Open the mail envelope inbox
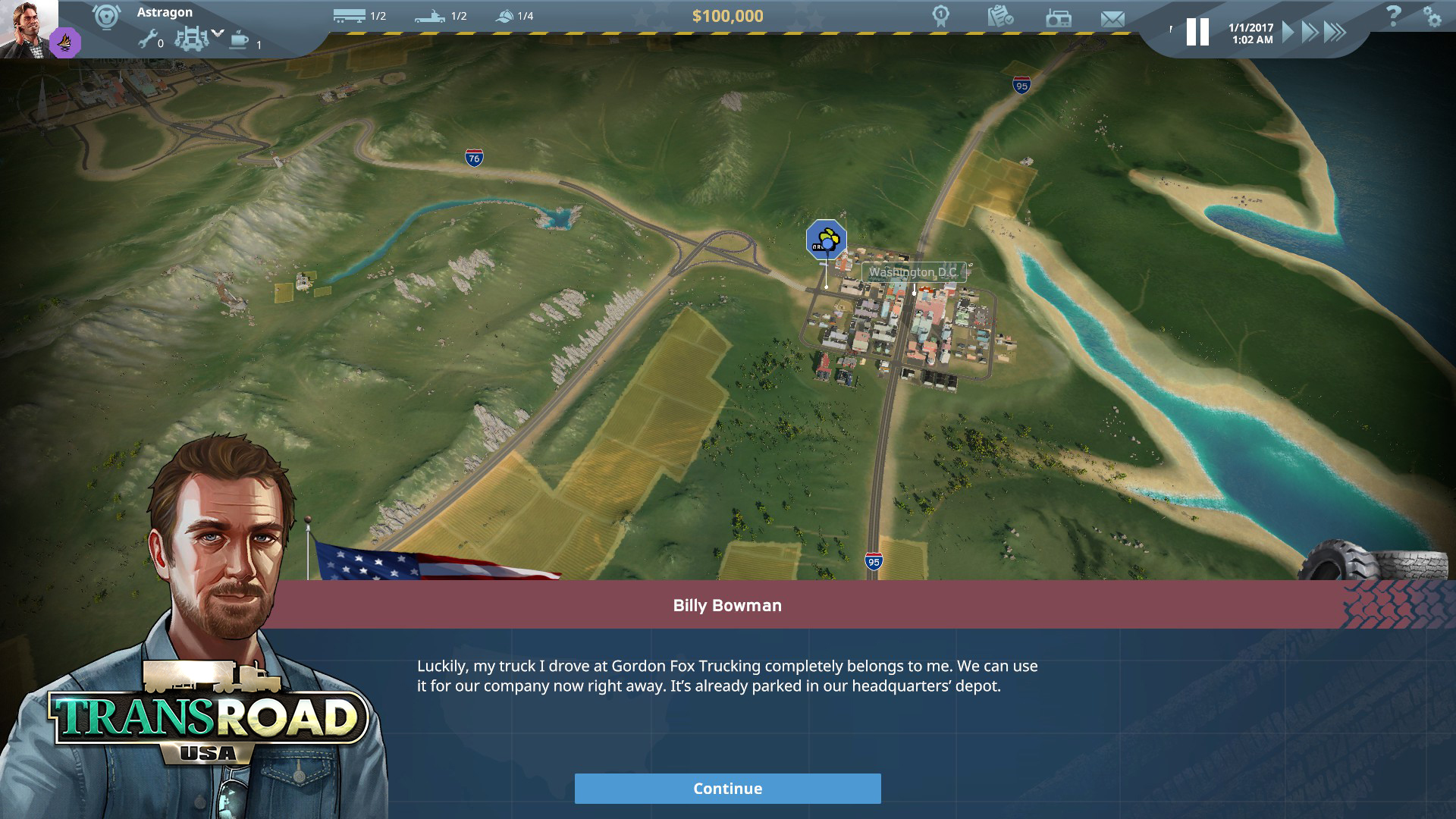Viewport: 1456px width, 819px height. [x=1112, y=18]
